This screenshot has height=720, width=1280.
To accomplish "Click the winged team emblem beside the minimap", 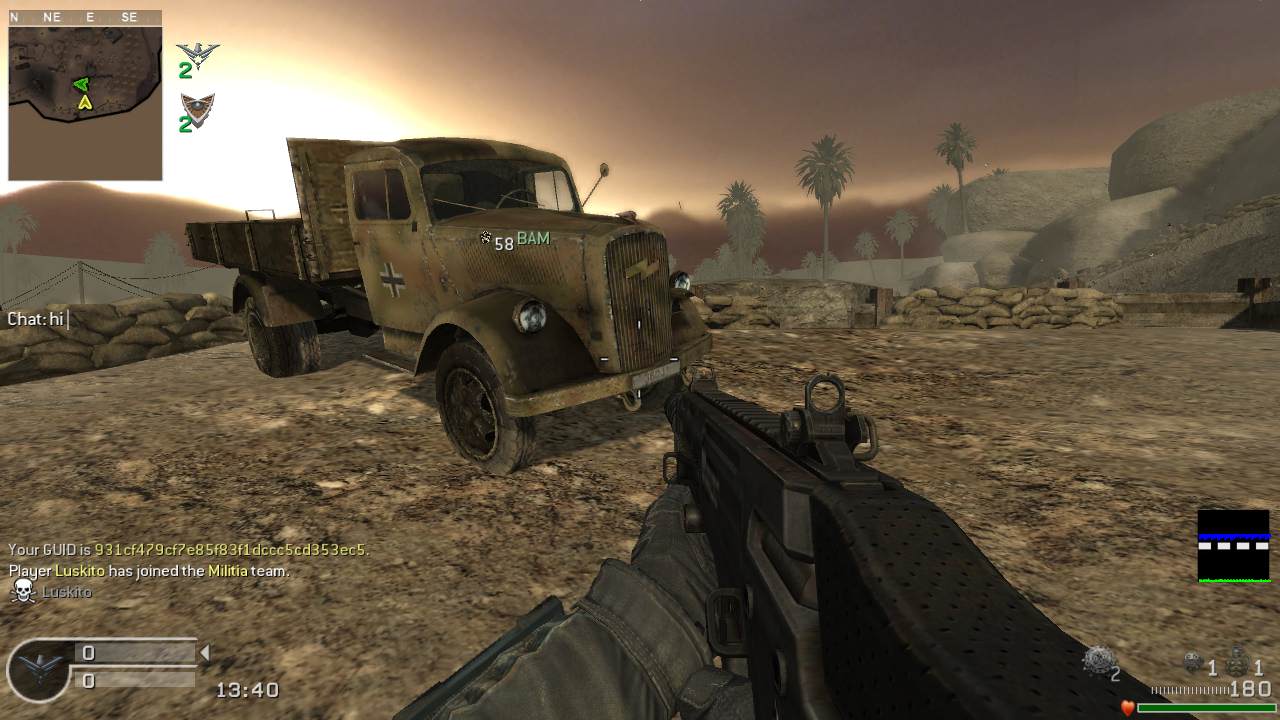I will point(197,53).
